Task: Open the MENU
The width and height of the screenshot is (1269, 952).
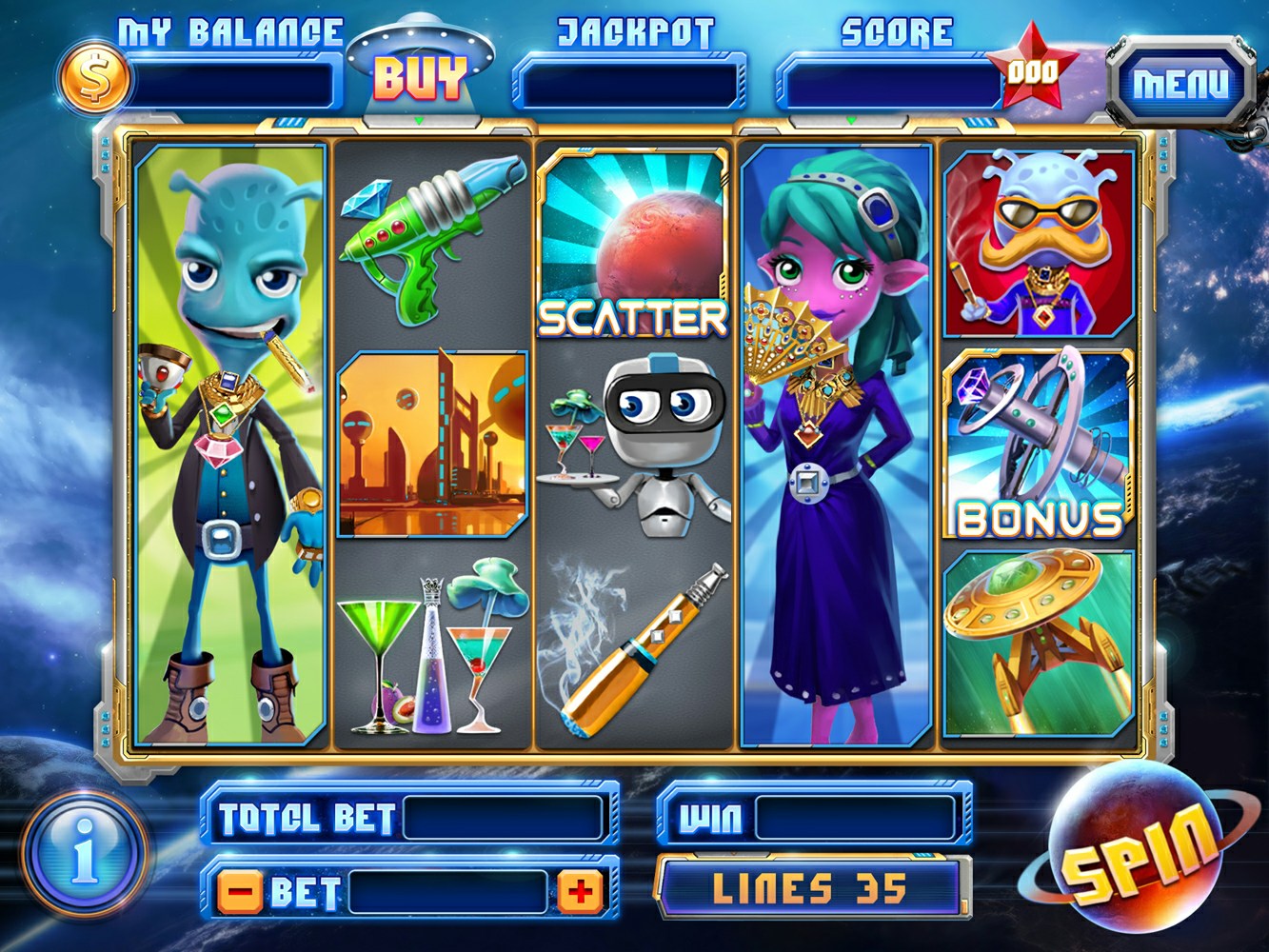Action: (x=1180, y=81)
